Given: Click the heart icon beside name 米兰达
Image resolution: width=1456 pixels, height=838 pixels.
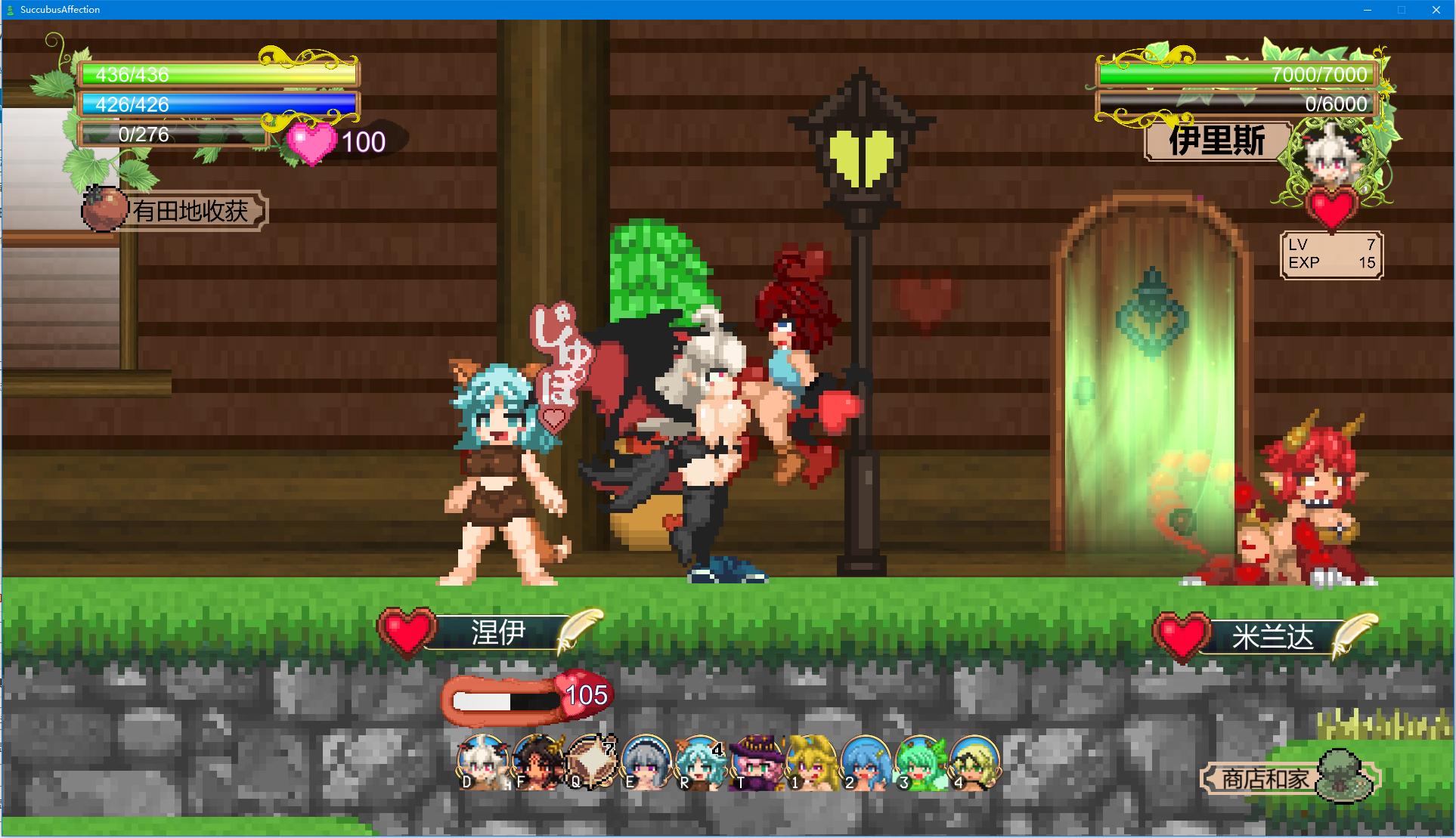Looking at the screenshot, I should click(1180, 633).
